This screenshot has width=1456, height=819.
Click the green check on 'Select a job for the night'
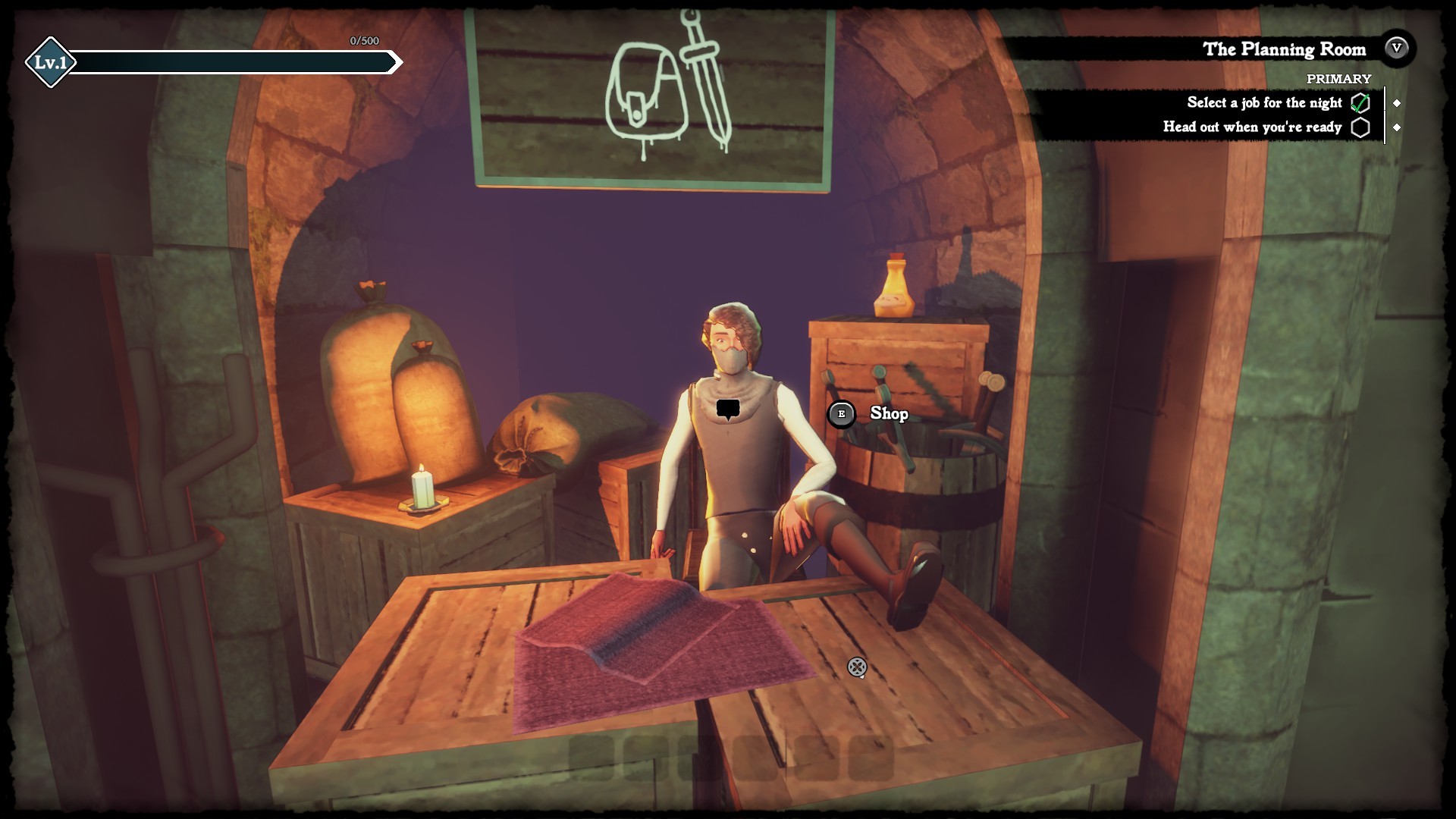pos(1363,102)
